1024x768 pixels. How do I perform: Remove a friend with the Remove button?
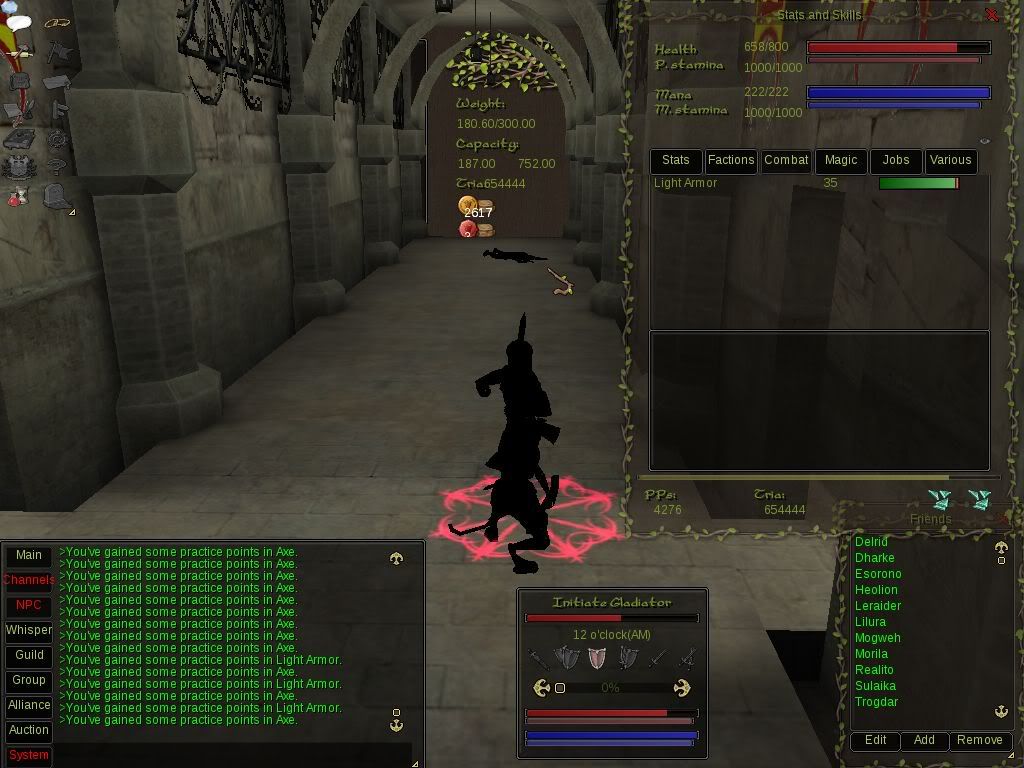click(979, 741)
